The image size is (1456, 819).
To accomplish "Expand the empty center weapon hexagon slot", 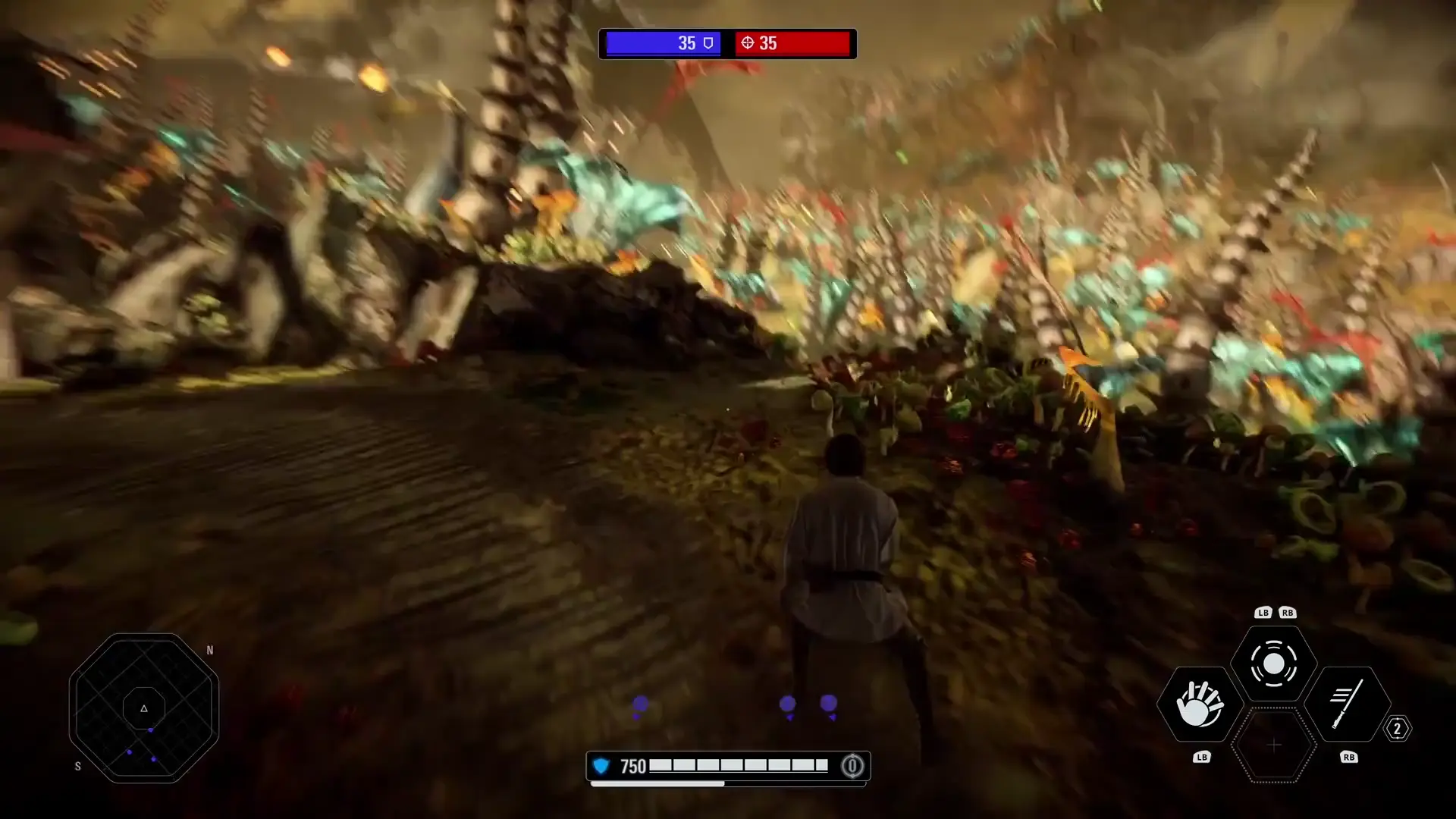I will click(1275, 747).
